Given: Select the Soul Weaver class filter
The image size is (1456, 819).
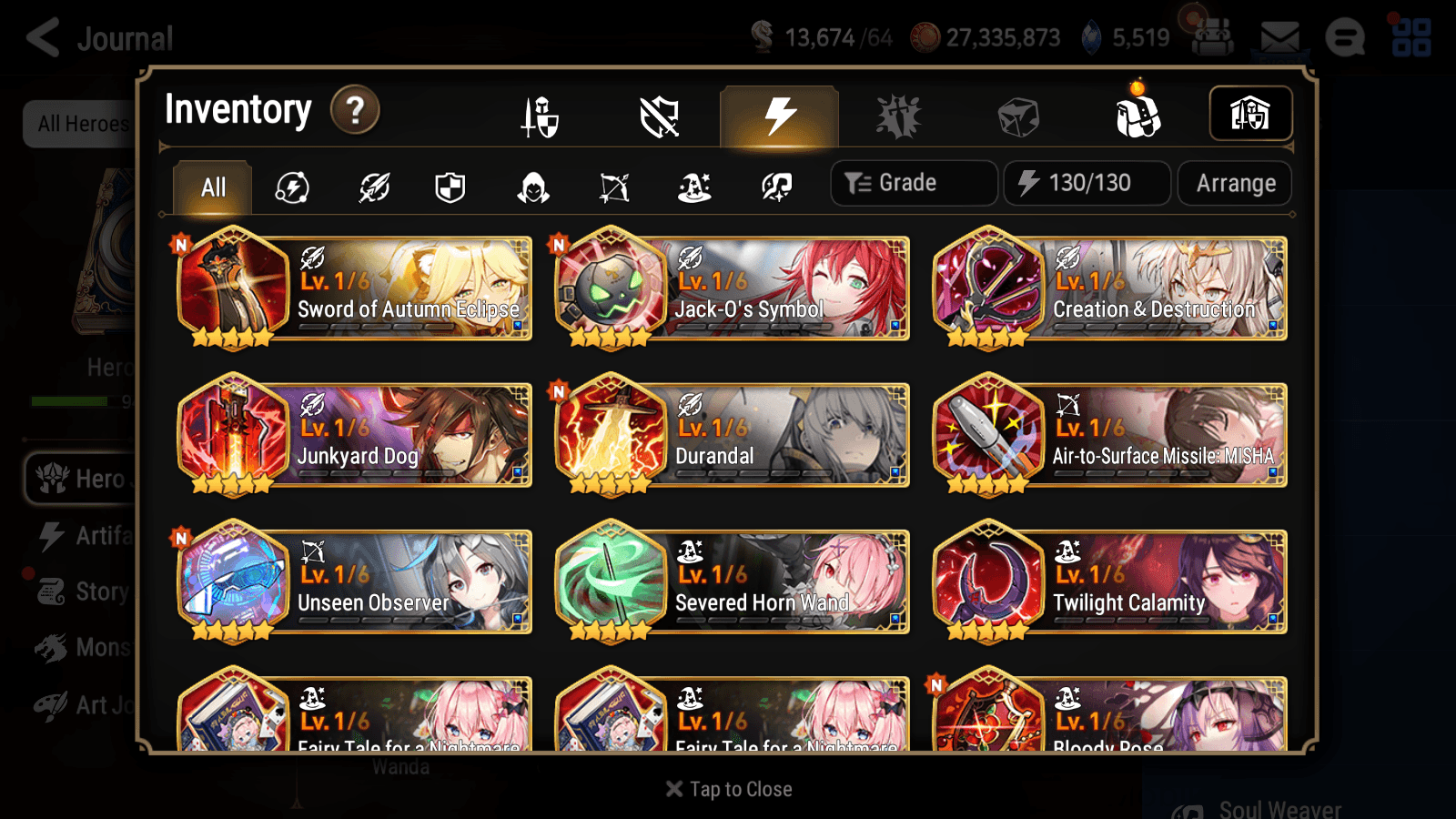Looking at the screenshot, I should click(774, 187).
